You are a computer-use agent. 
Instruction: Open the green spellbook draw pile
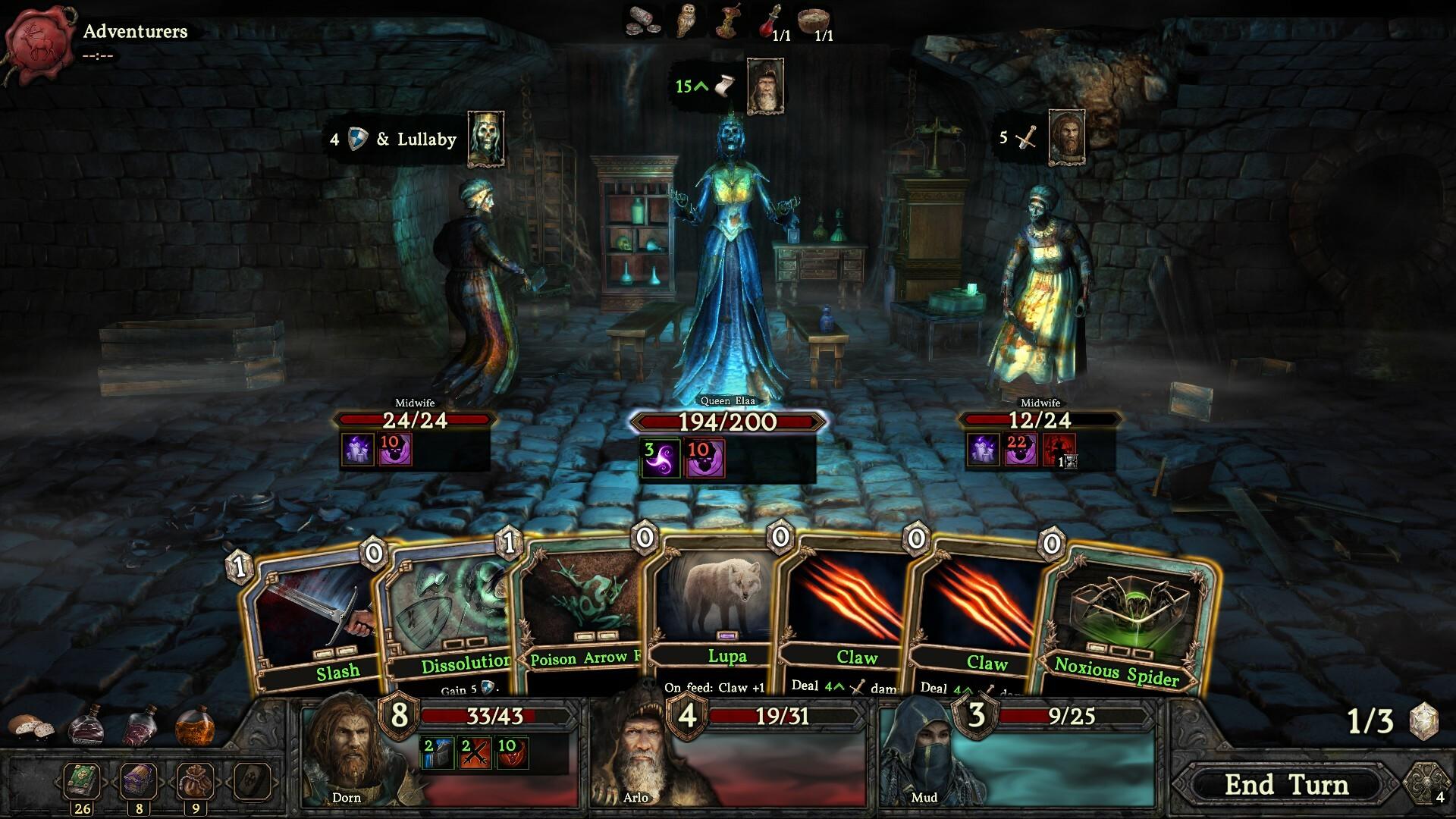tap(82, 780)
